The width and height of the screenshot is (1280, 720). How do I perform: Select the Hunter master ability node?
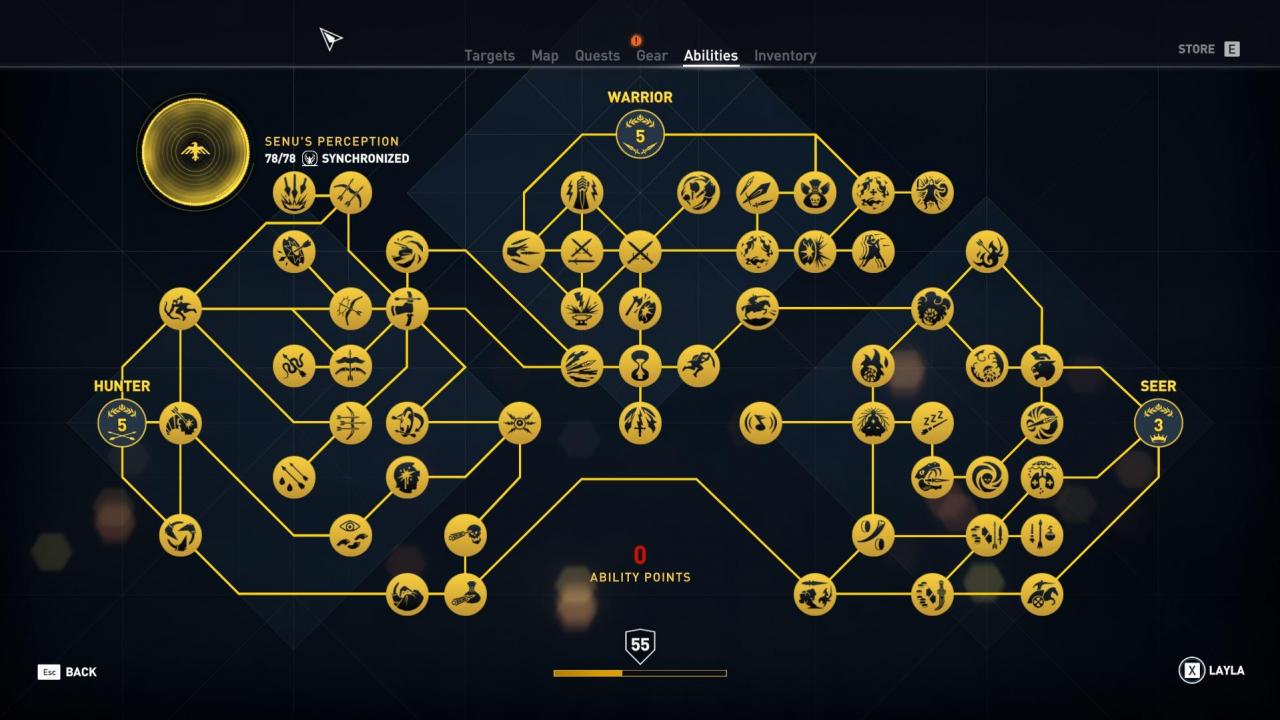(x=122, y=424)
